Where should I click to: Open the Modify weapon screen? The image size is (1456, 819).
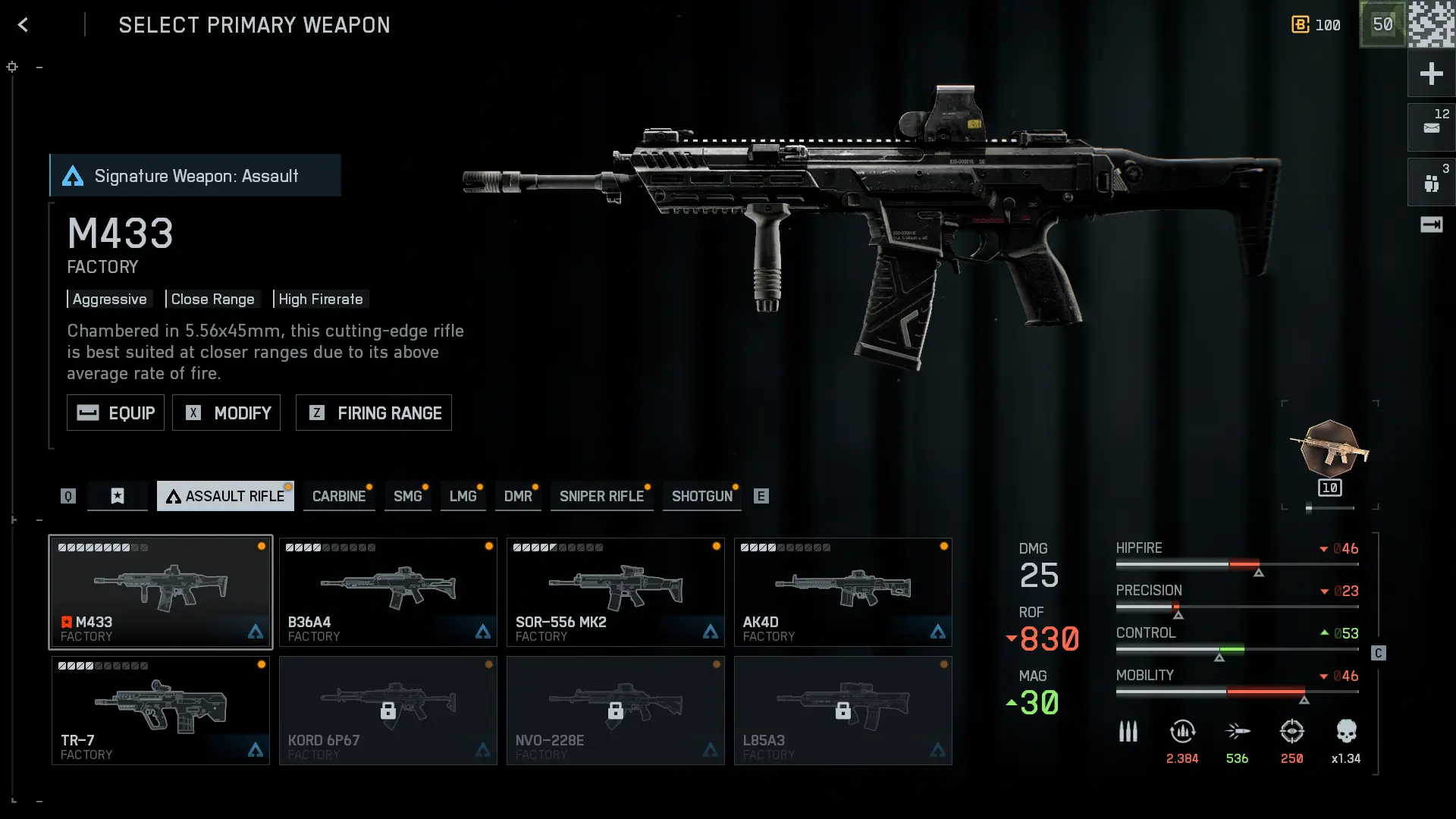(226, 413)
